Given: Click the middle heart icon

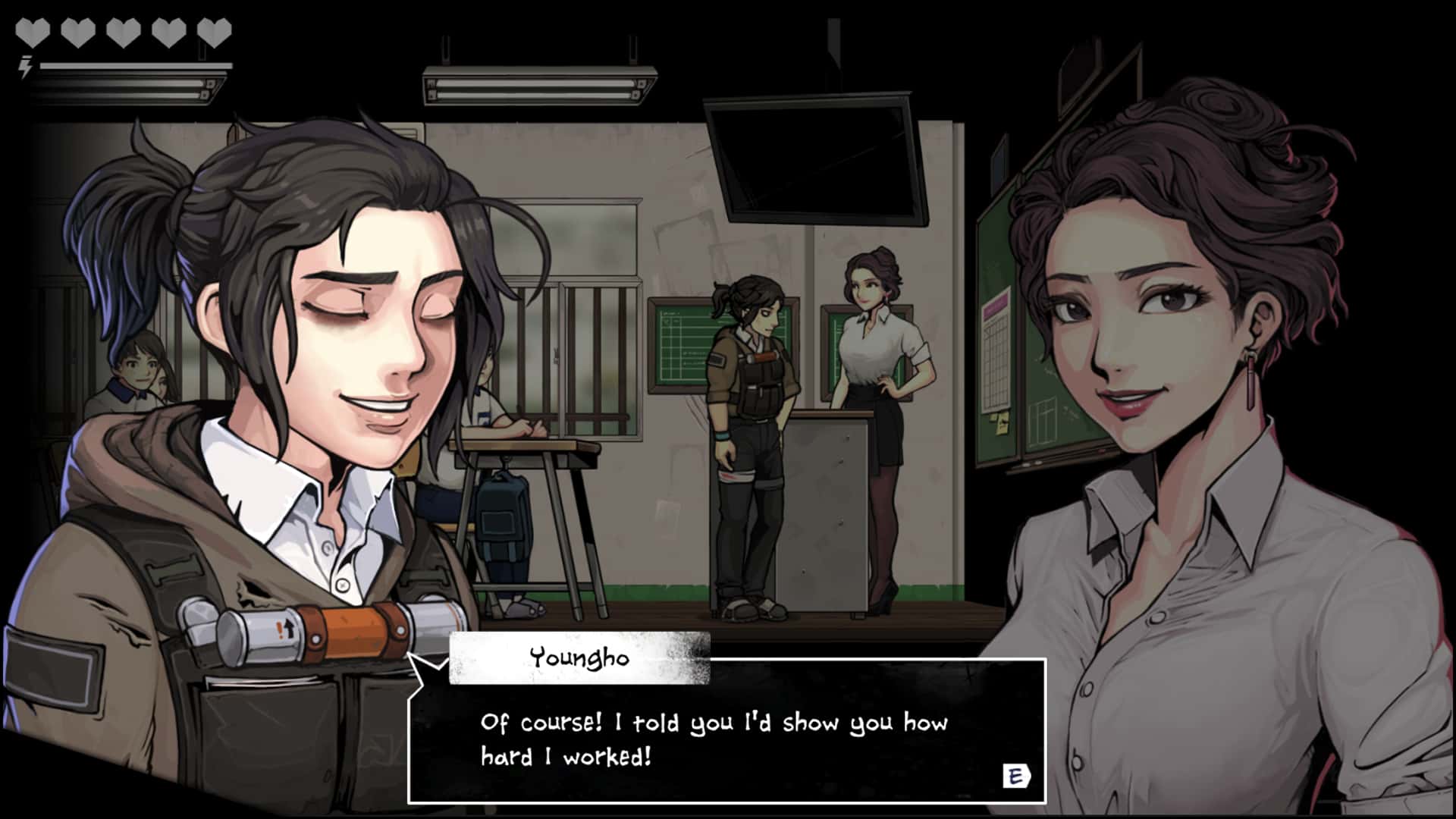Looking at the screenshot, I should [123, 30].
